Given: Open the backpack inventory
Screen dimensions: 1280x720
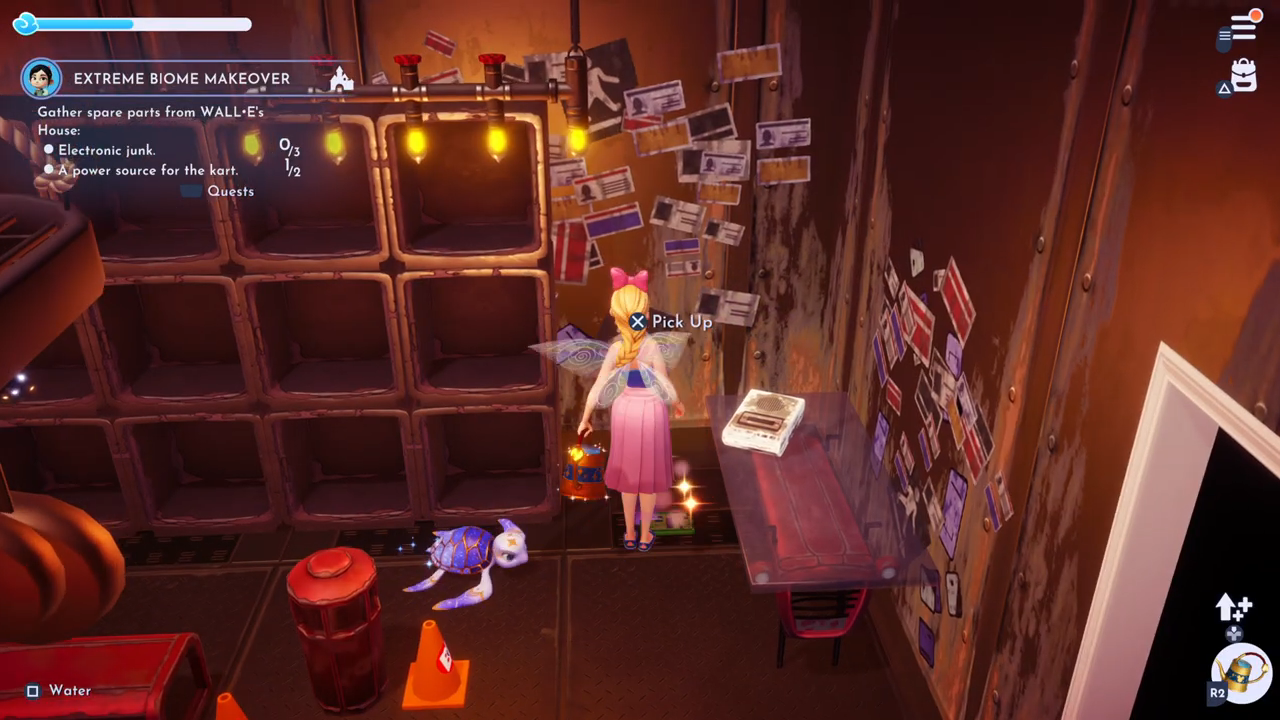Looking at the screenshot, I should pos(1243,76).
